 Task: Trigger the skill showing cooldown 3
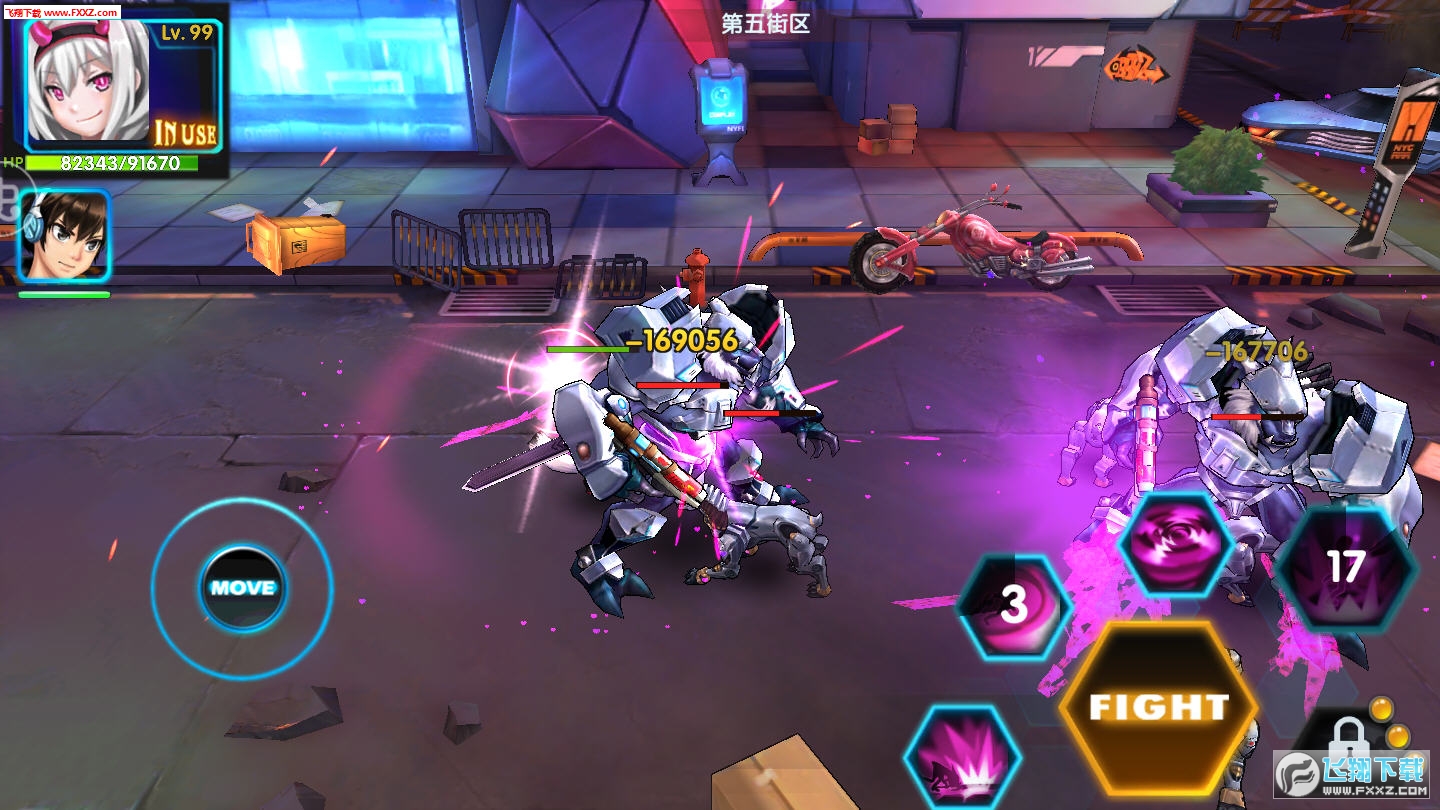click(1014, 605)
